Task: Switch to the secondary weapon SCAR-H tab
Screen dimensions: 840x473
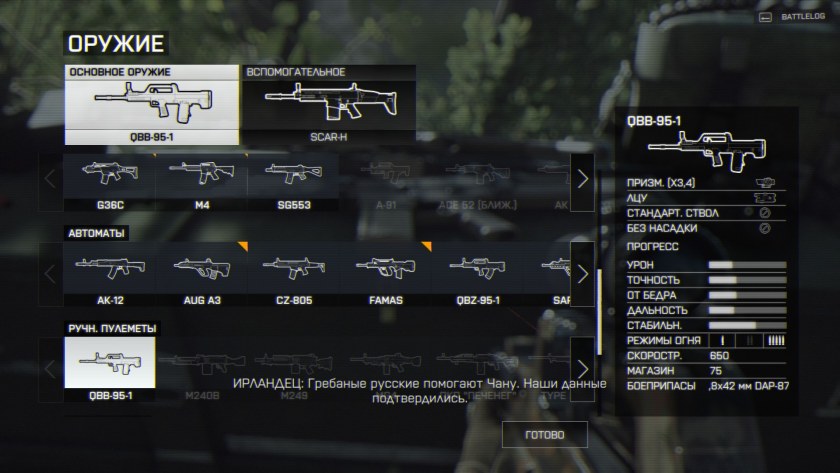Action: 329,105
